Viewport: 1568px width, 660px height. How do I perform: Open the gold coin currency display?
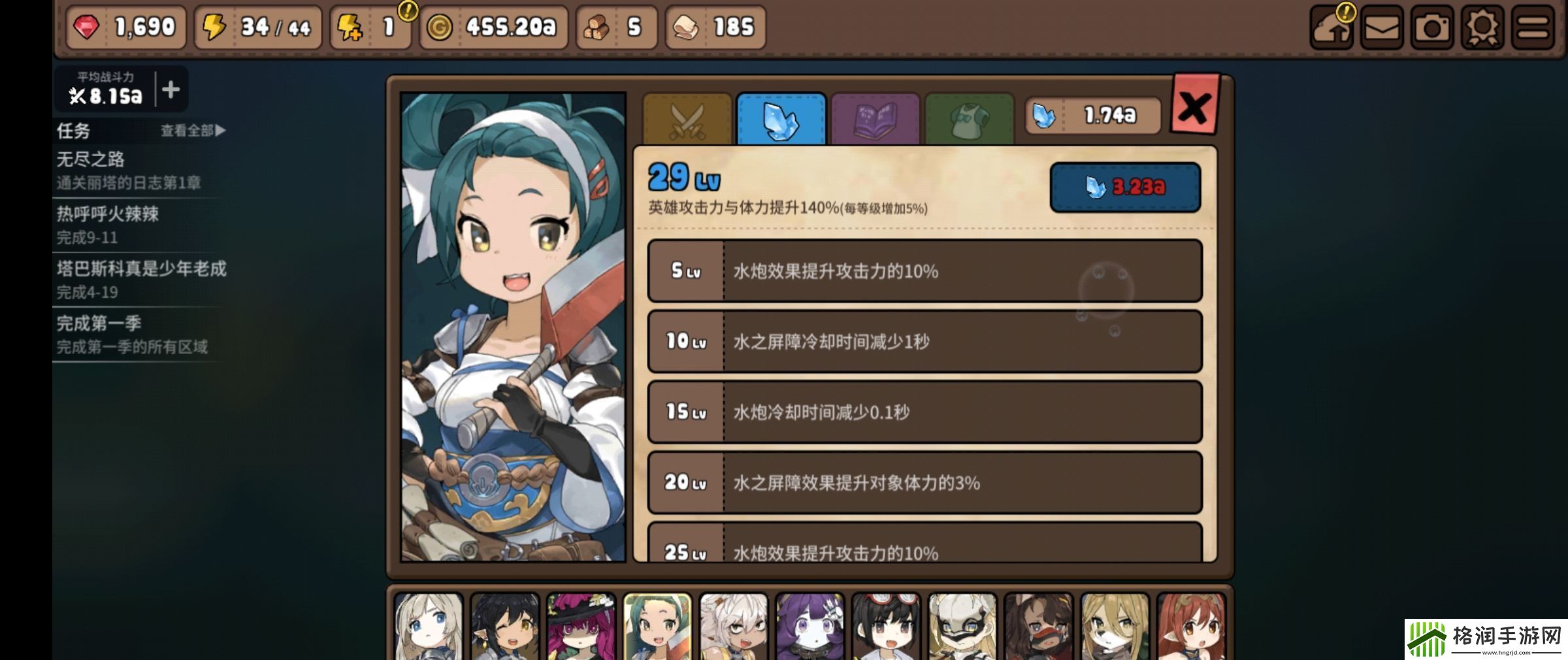pyautogui.click(x=493, y=27)
